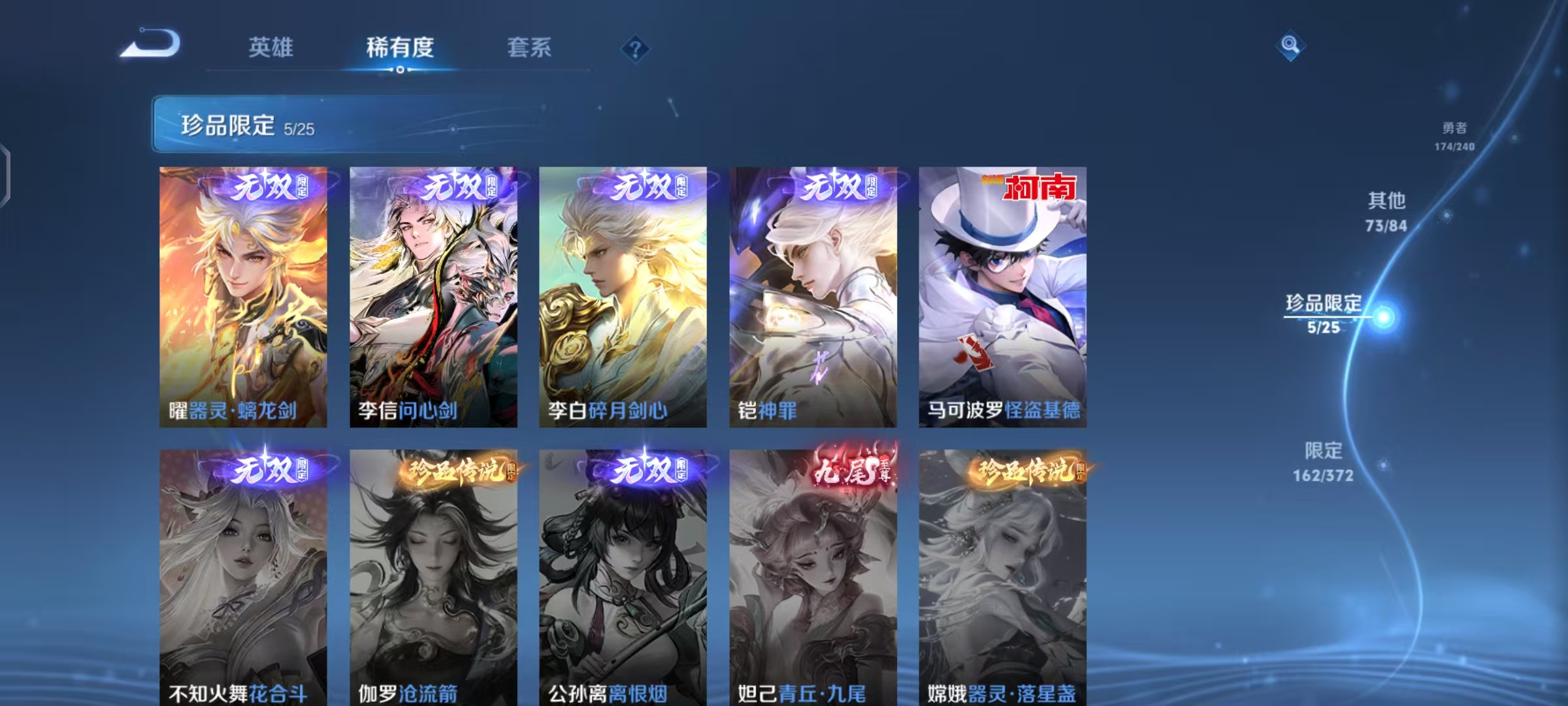Open 铠's 神罪 skin card
This screenshot has width=1568, height=706.
[811, 294]
